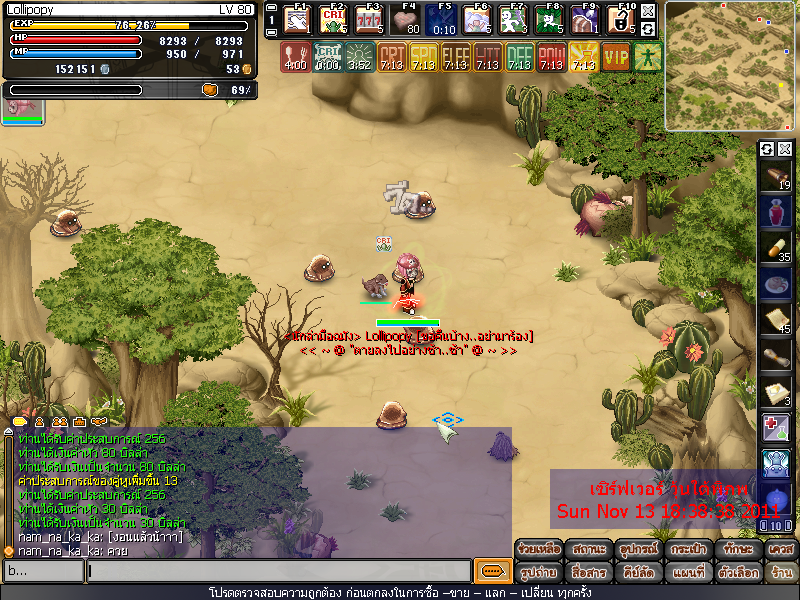Open the แผนที่ (Map) button
Image resolution: width=800 pixels, height=600 pixels.
[x=684, y=573]
